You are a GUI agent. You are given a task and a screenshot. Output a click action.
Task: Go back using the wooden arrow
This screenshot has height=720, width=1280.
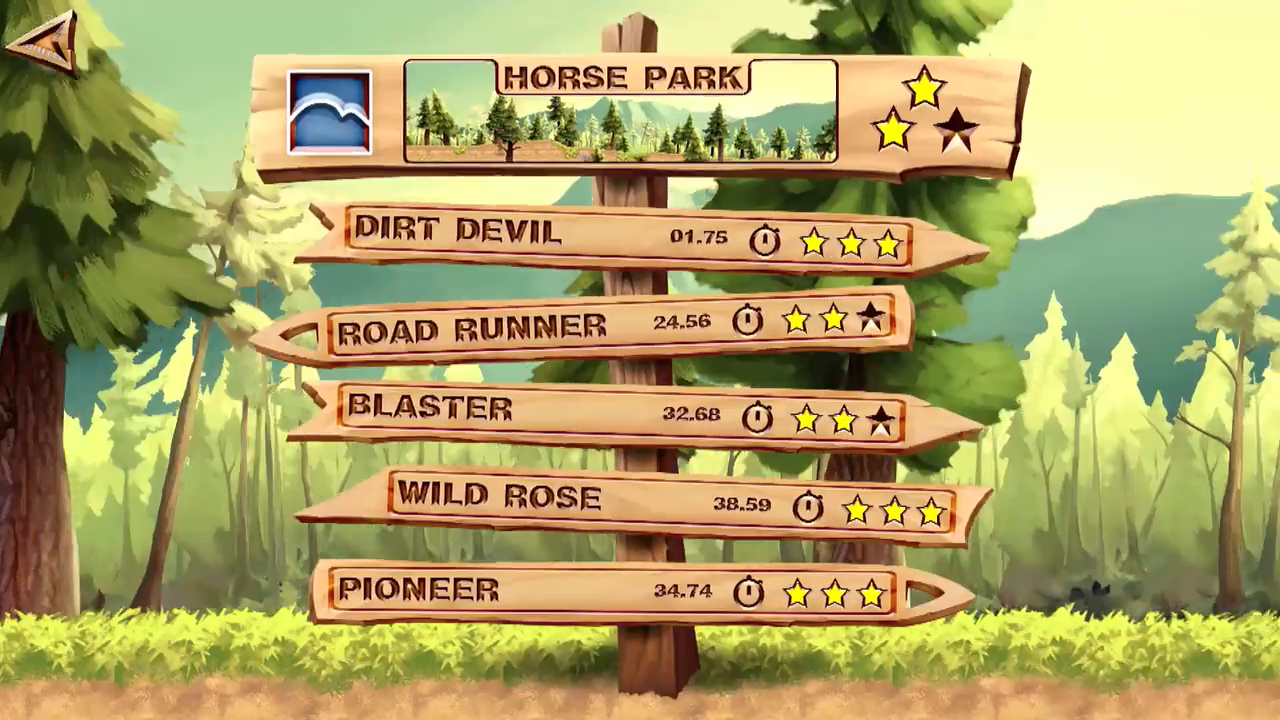43,42
